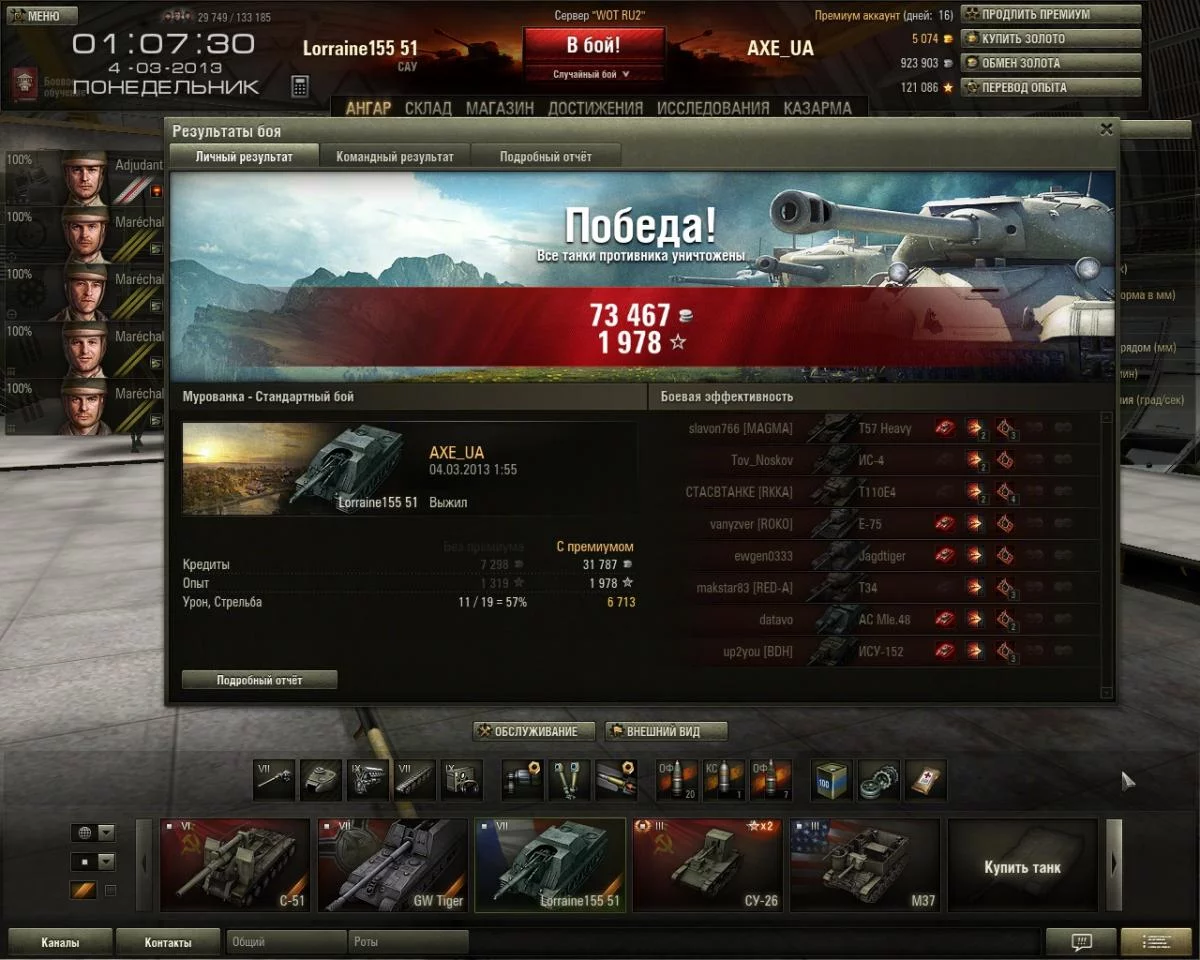Viewport: 1200px width, 960px height.
Task: Click Продлить премиум button
Action: [1051, 15]
